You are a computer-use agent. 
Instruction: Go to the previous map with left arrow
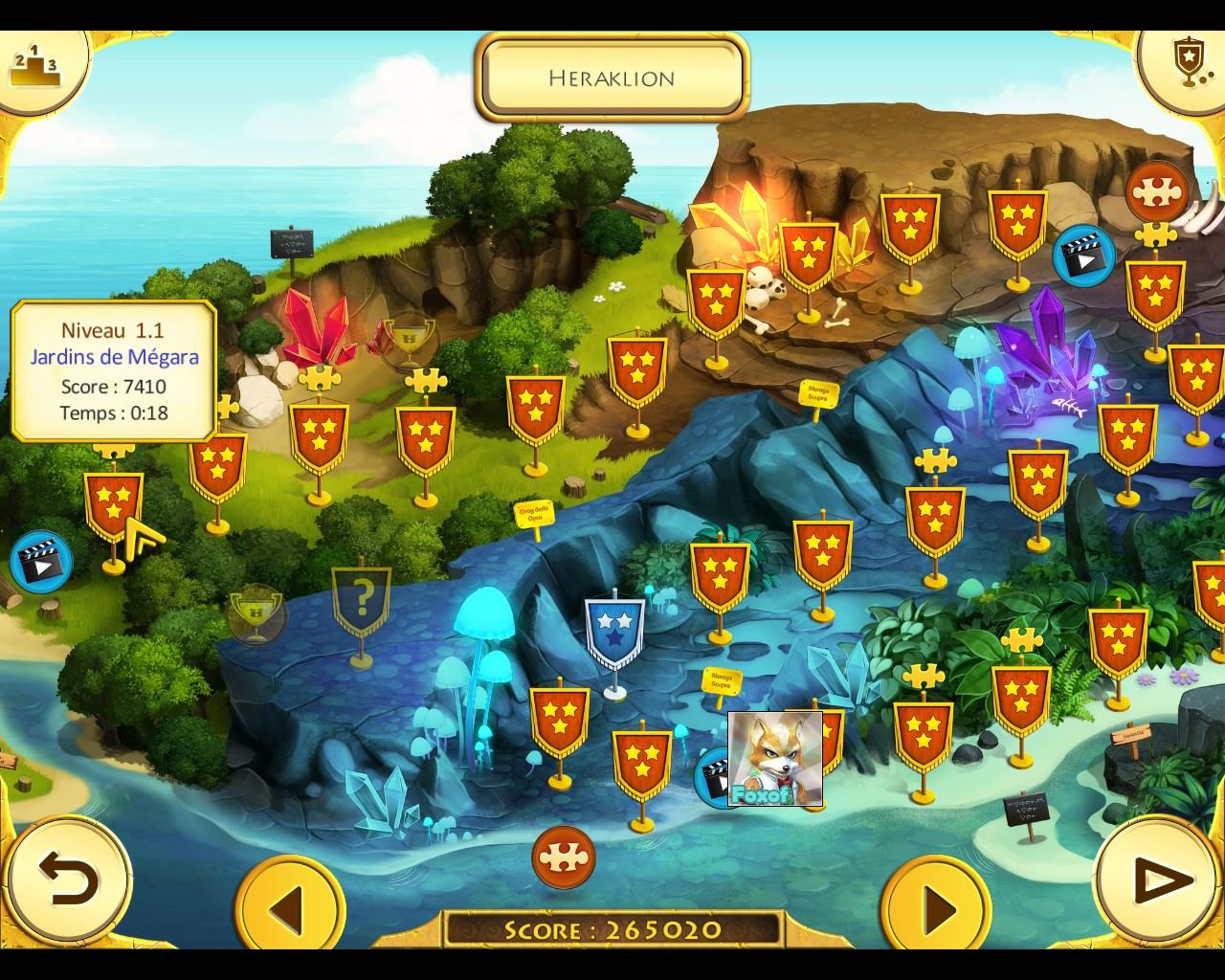point(287,904)
